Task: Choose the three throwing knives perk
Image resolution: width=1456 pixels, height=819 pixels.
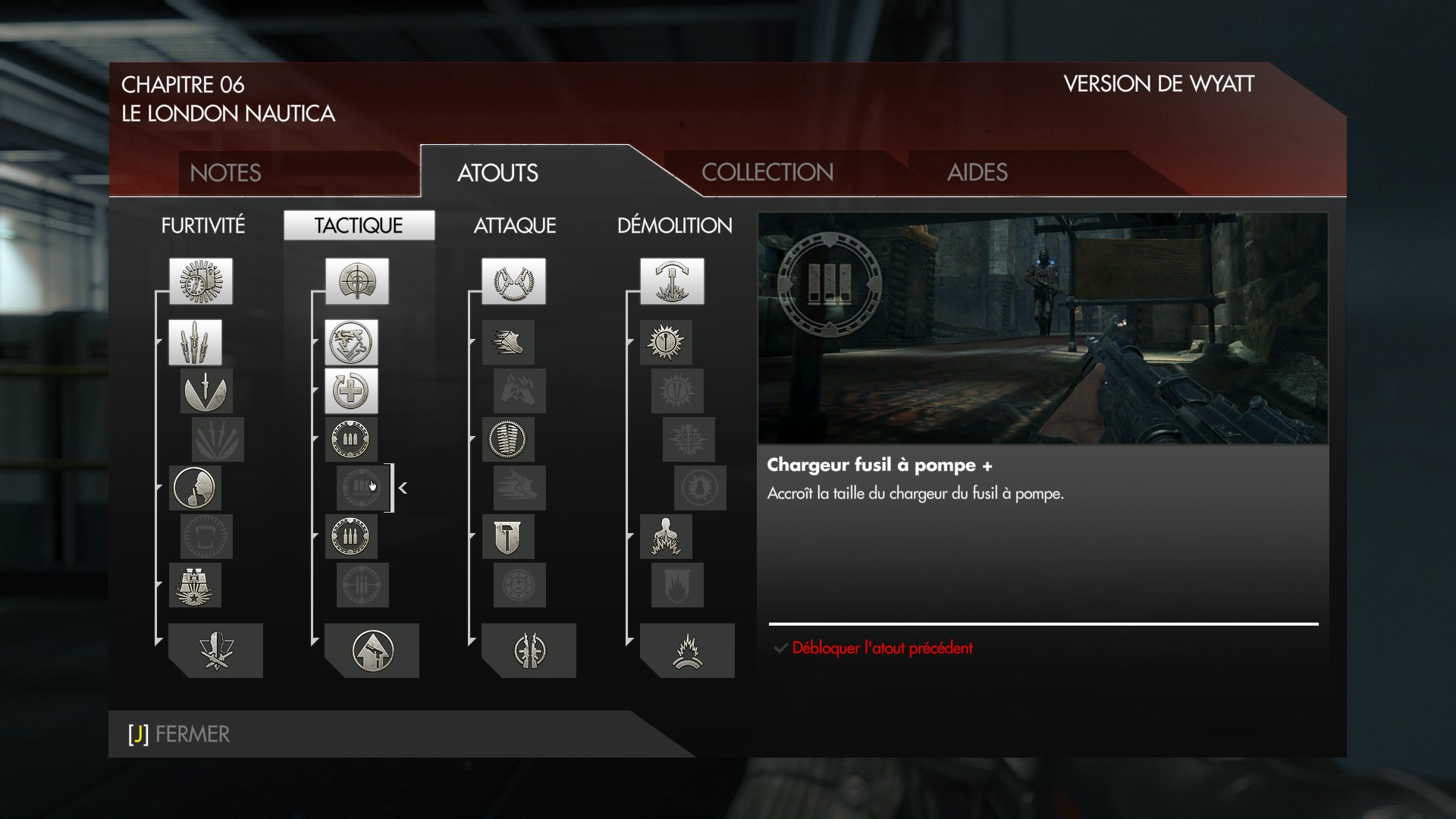Action: tap(195, 342)
